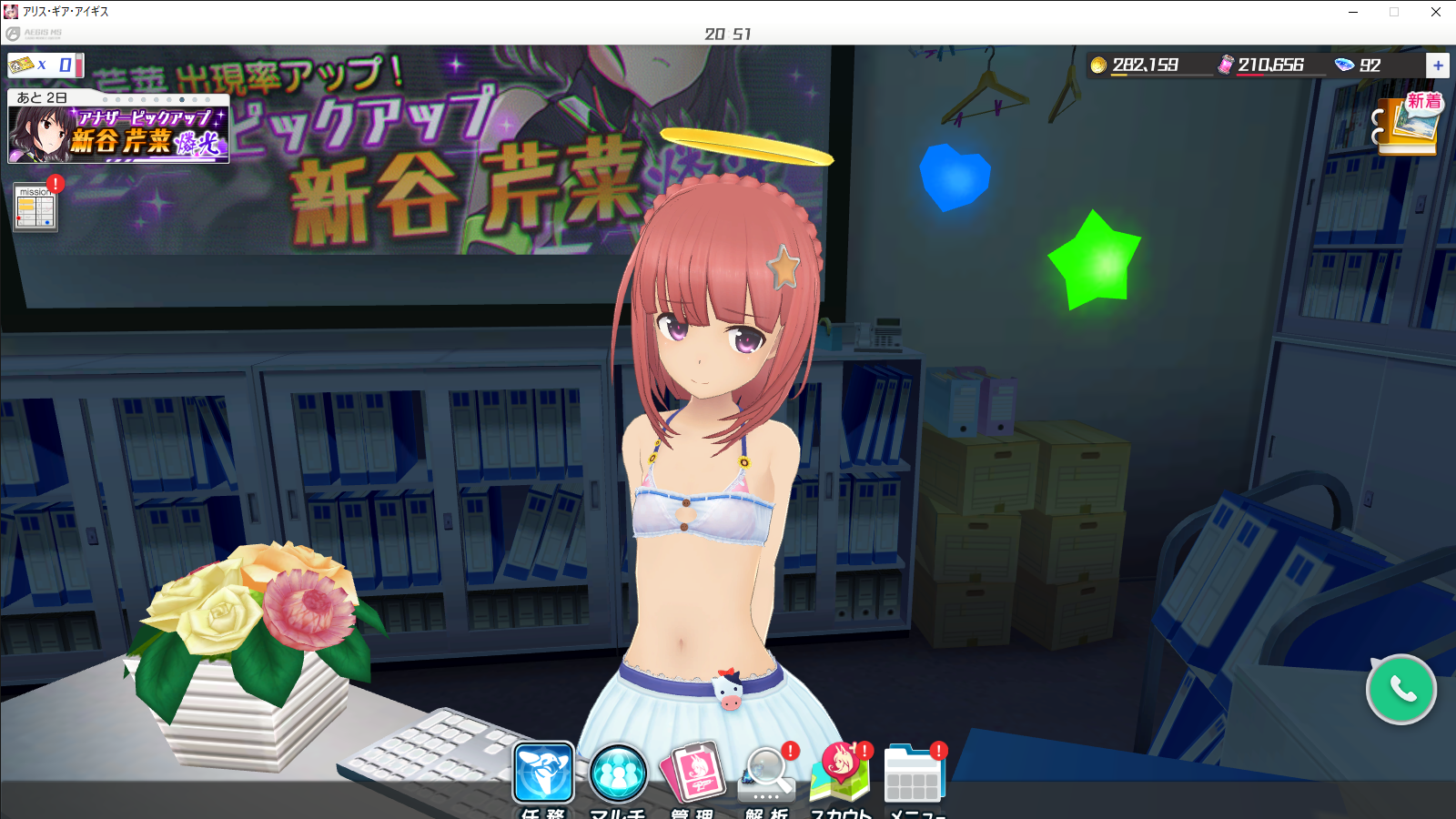
Task: Open the photo album with 新着 badge
Action: (1408, 125)
